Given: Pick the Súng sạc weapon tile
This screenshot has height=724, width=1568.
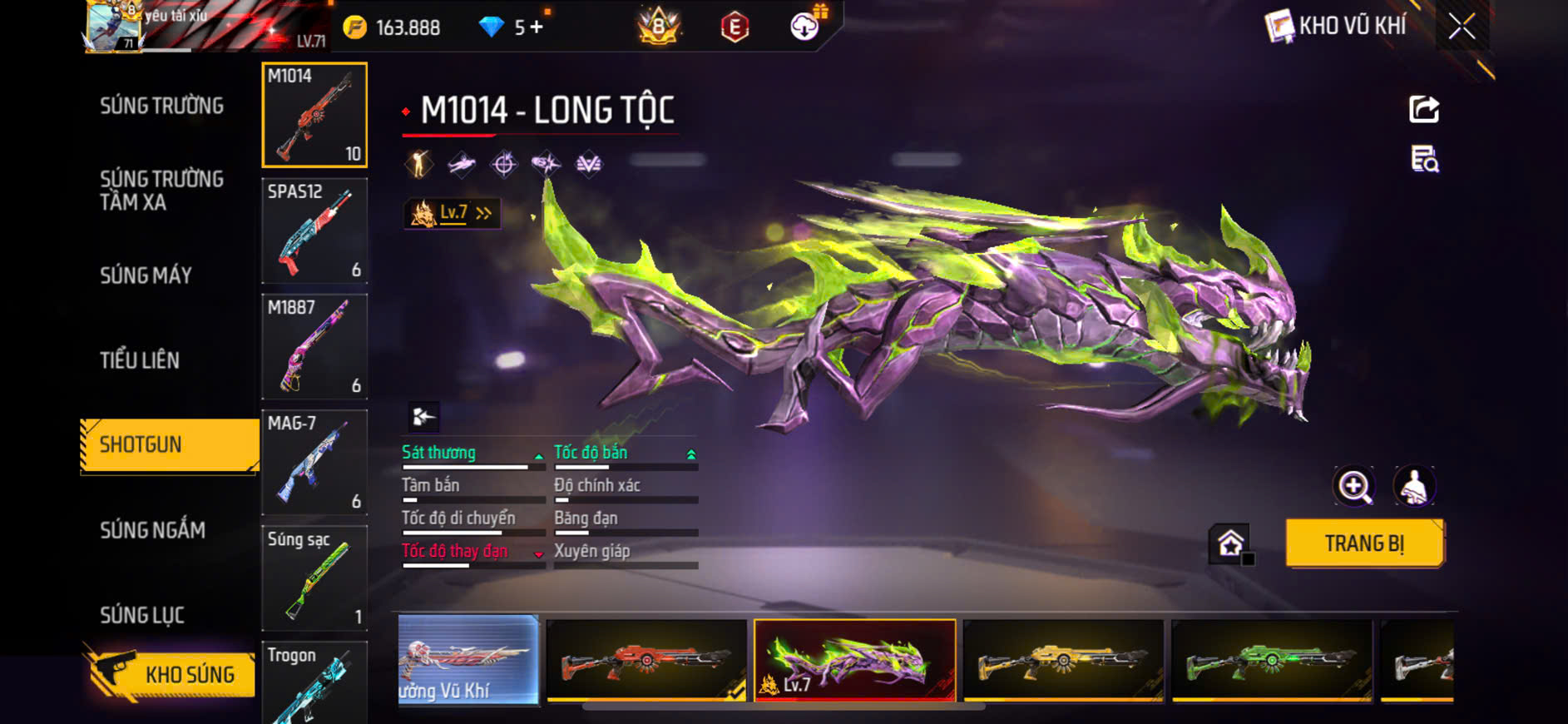Looking at the screenshot, I should click(x=314, y=578).
